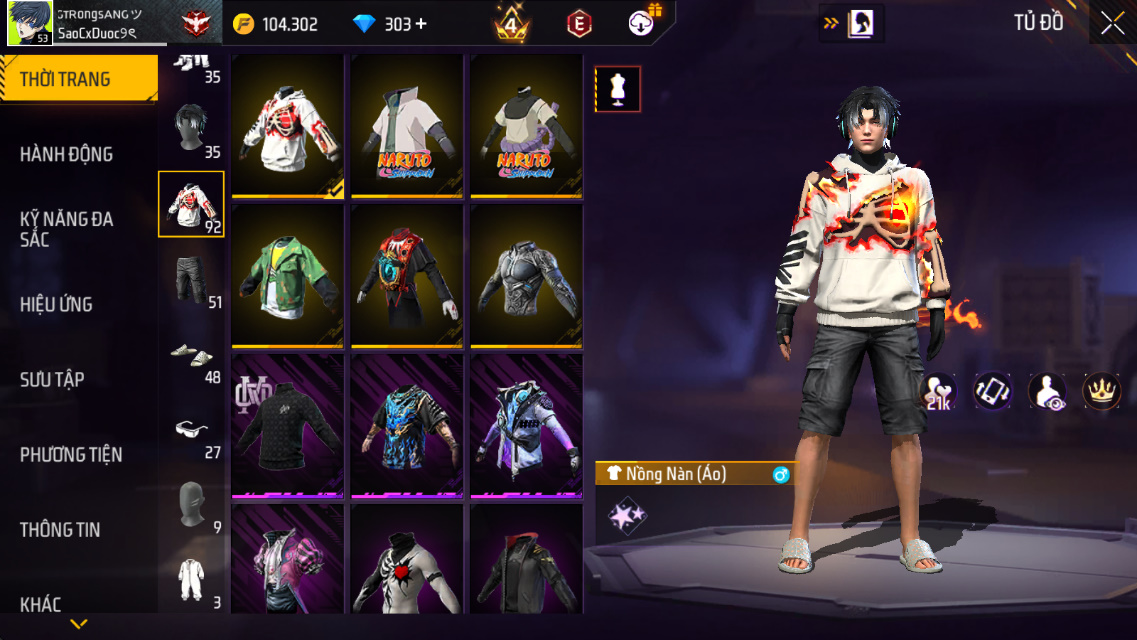Show the Phương Tiện tab
The width and height of the screenshot is (1137, 640).
pos(71,454)
